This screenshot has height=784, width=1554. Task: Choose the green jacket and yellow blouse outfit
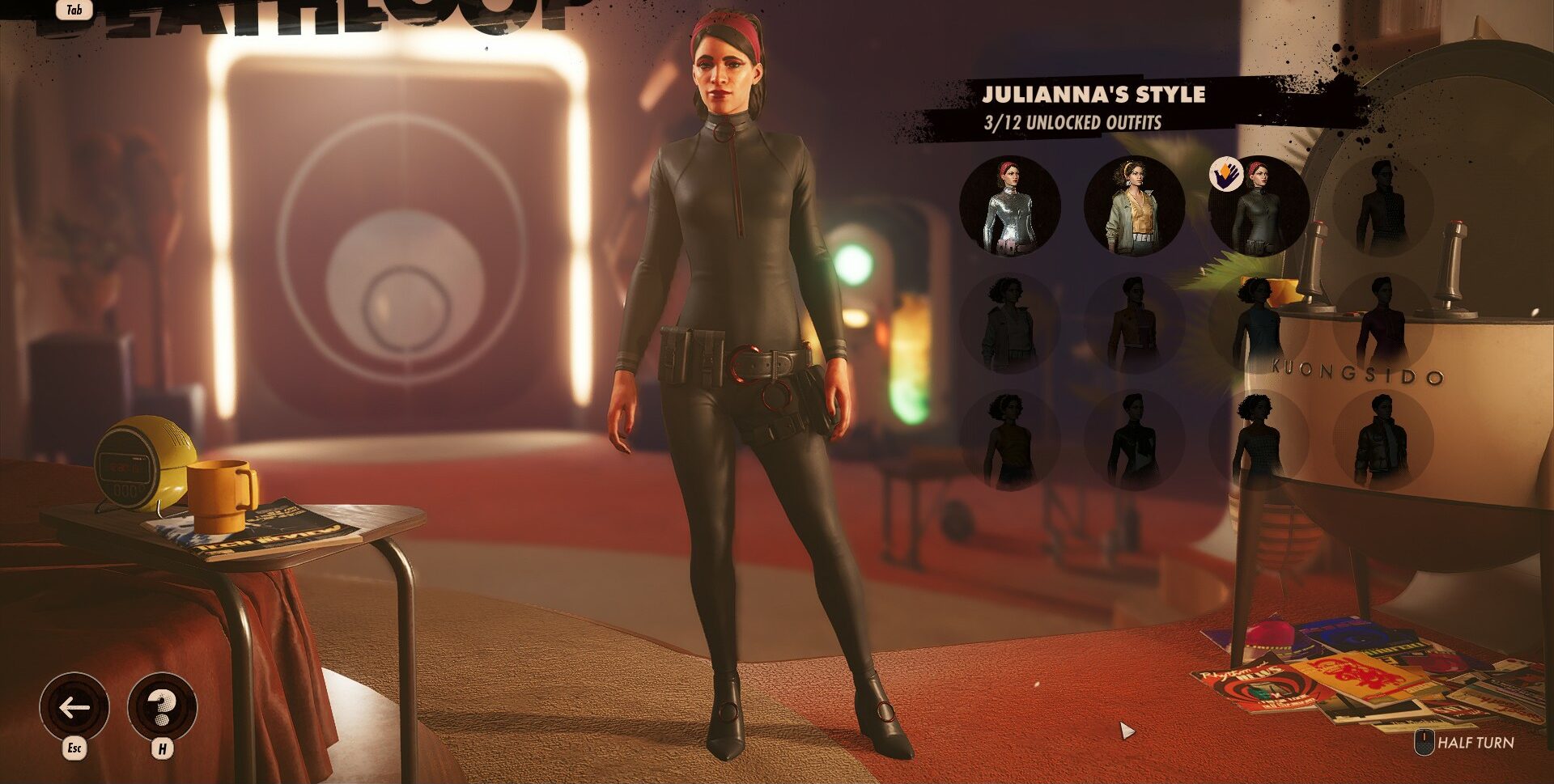[1134, 206]
